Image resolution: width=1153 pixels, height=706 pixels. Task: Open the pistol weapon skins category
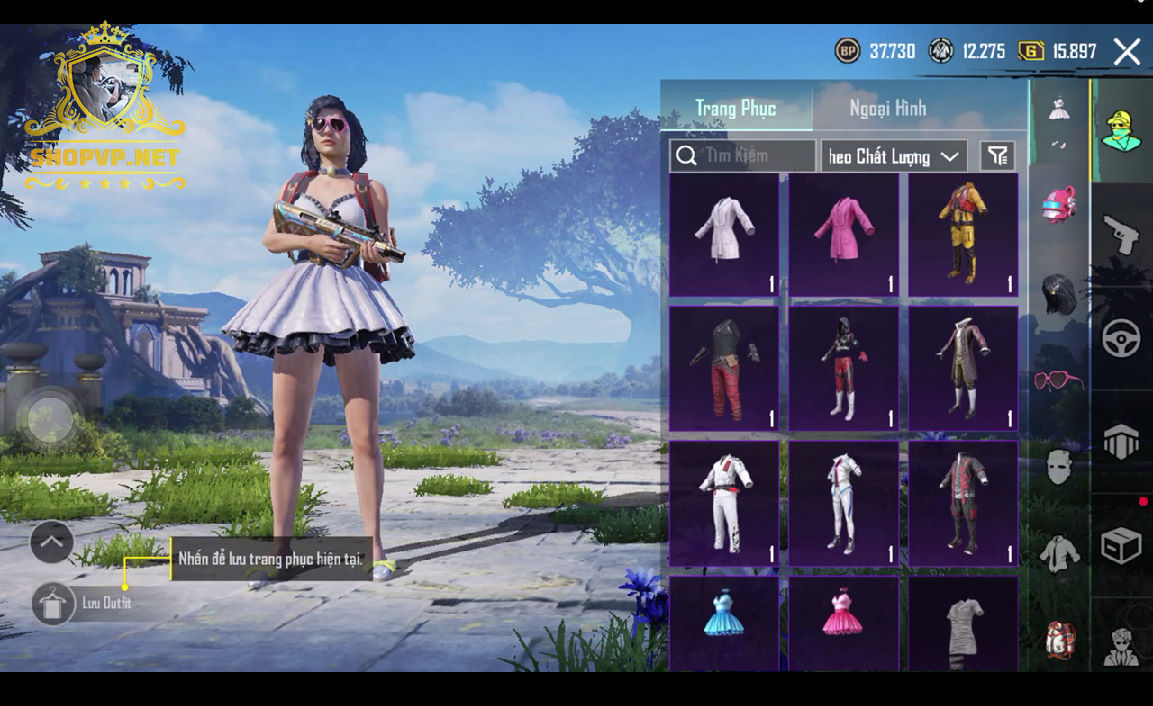point(1121,236)
